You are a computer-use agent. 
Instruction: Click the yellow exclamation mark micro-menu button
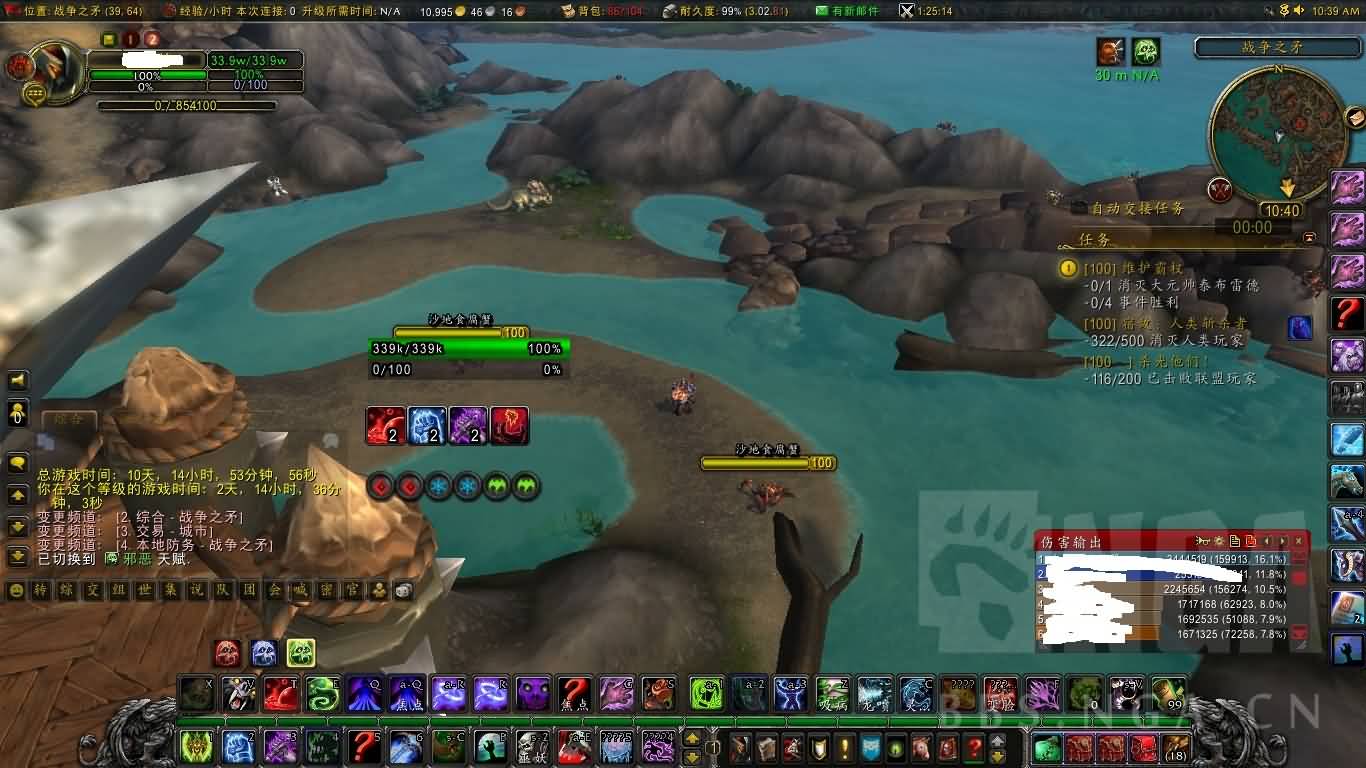pyautogui.click(x=845, y=747)
